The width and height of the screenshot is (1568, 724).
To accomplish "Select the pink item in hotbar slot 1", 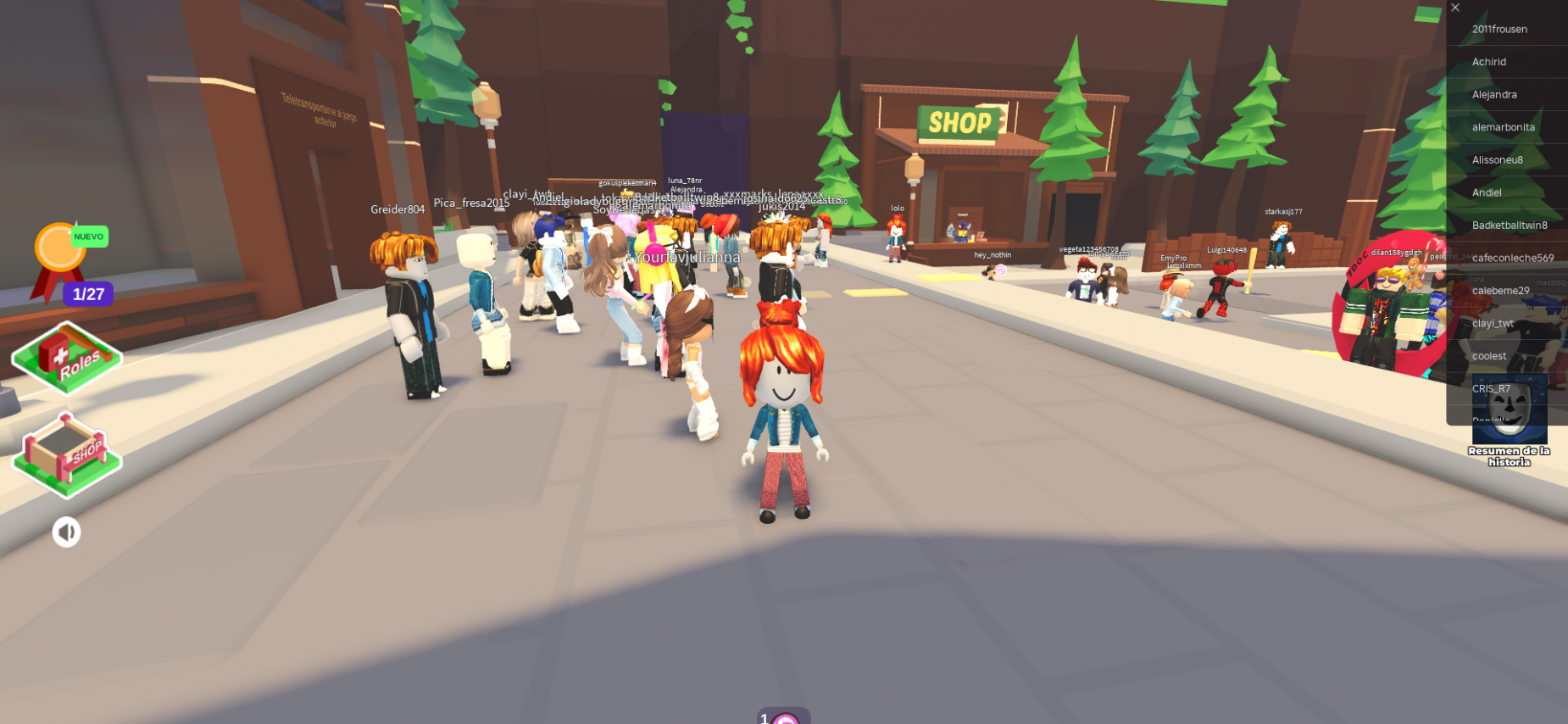I will 784,717.
